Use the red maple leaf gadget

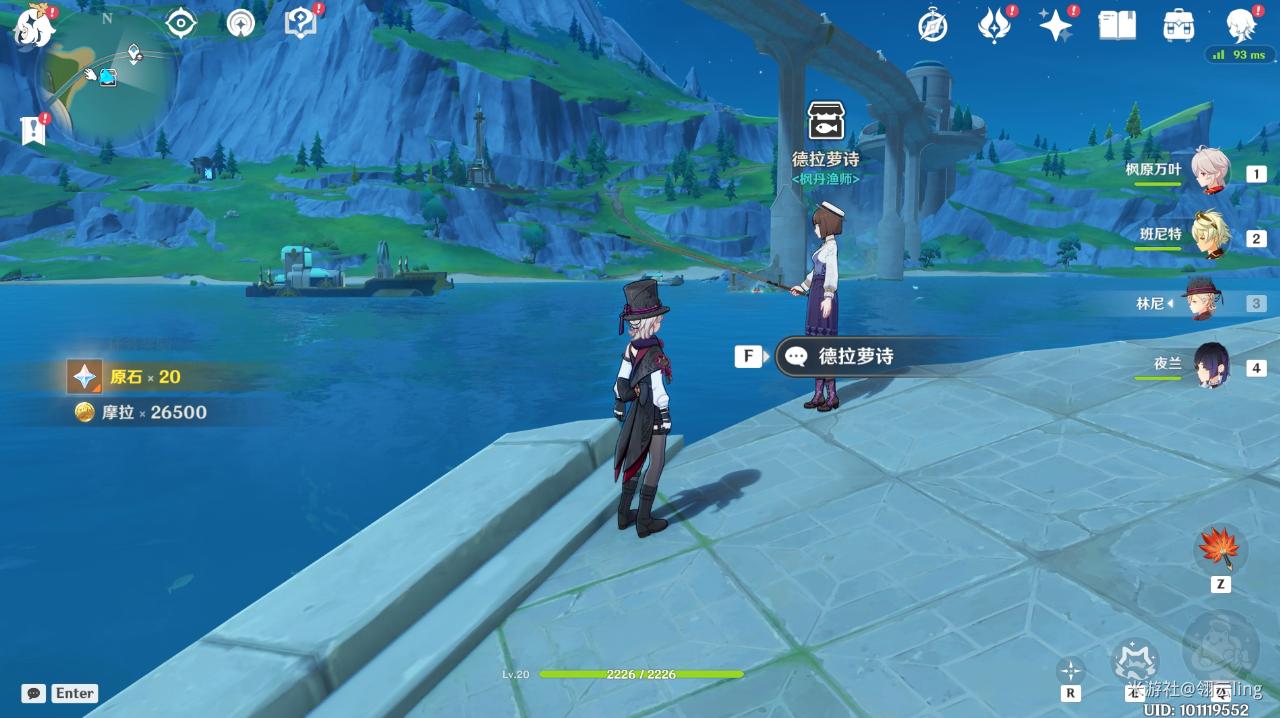pyautogui.click(x=1220, y=548)
